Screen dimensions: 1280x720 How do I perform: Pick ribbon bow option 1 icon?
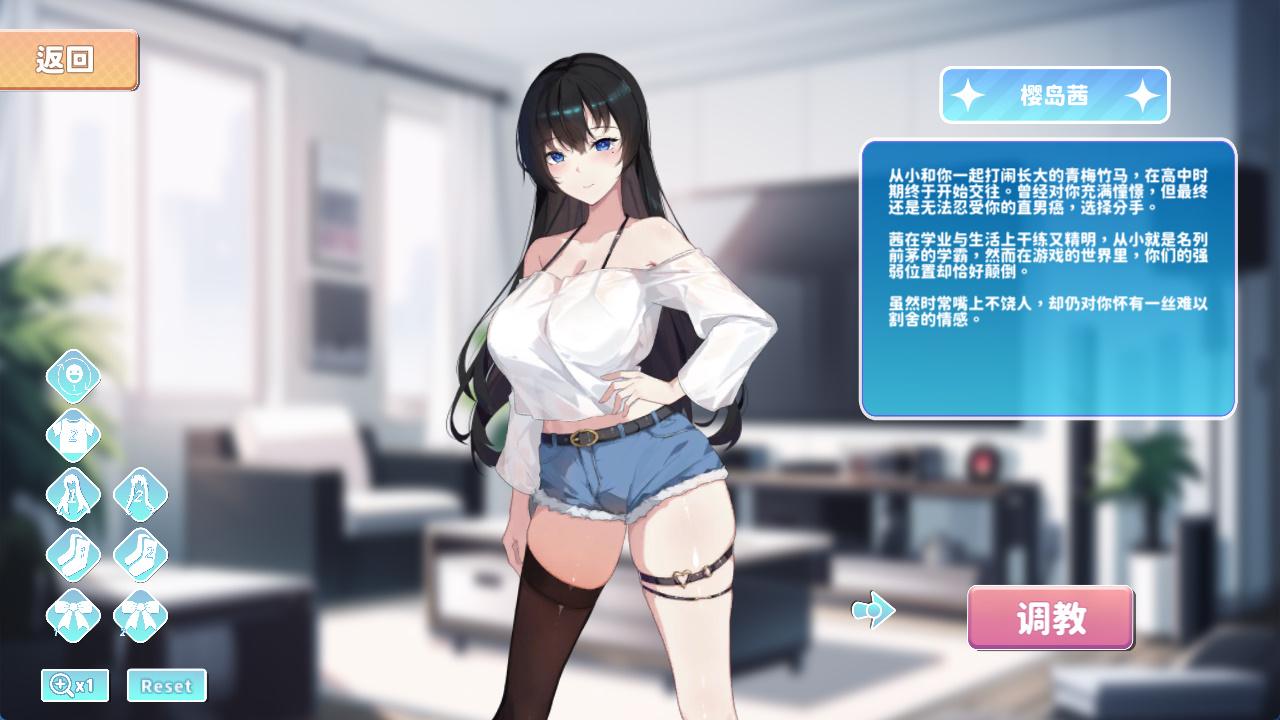pyautogui.click(x=73, y=614)
